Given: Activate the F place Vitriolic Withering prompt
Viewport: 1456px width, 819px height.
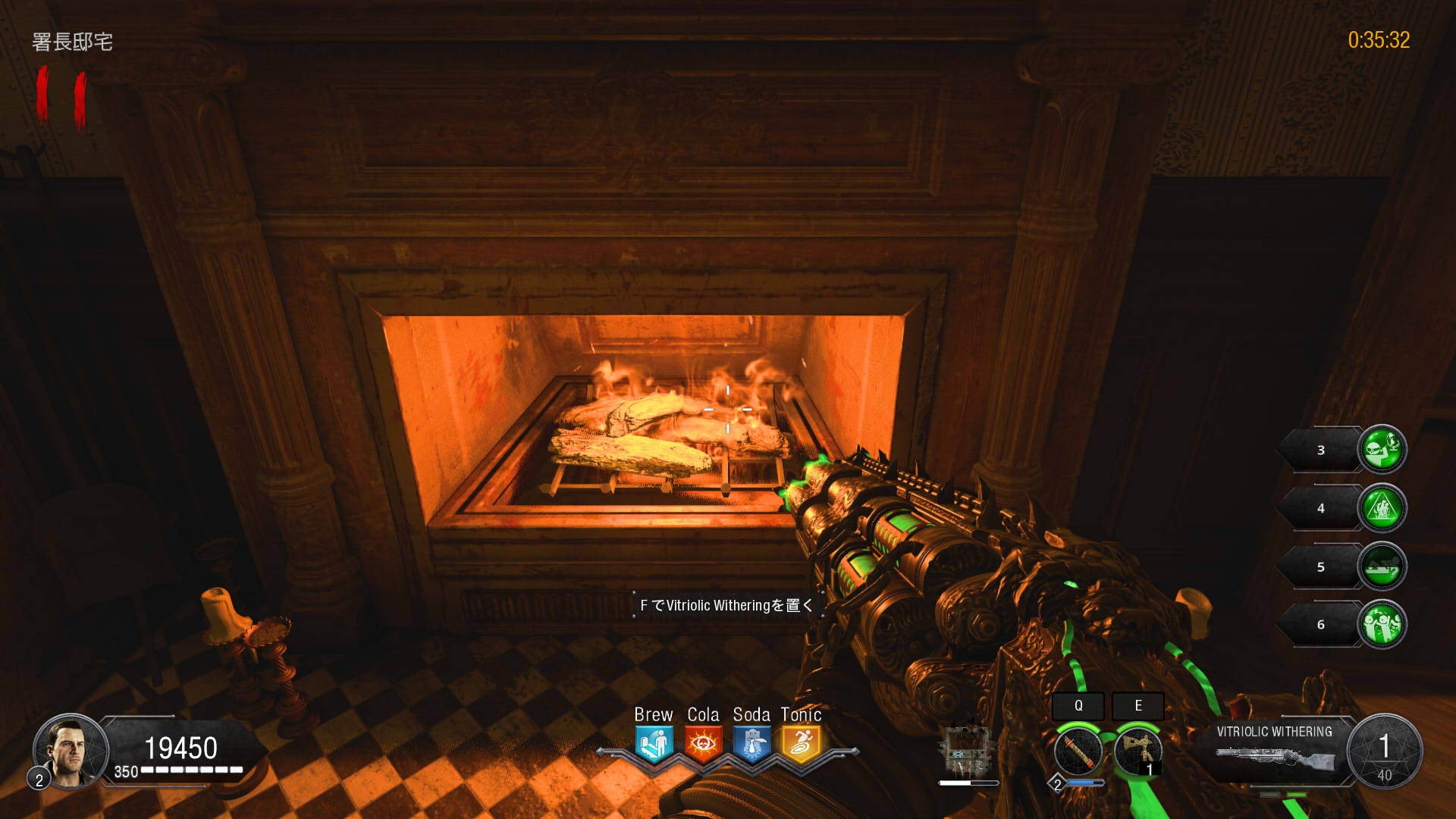Looking at the screenshot, I should pos(728,605).
